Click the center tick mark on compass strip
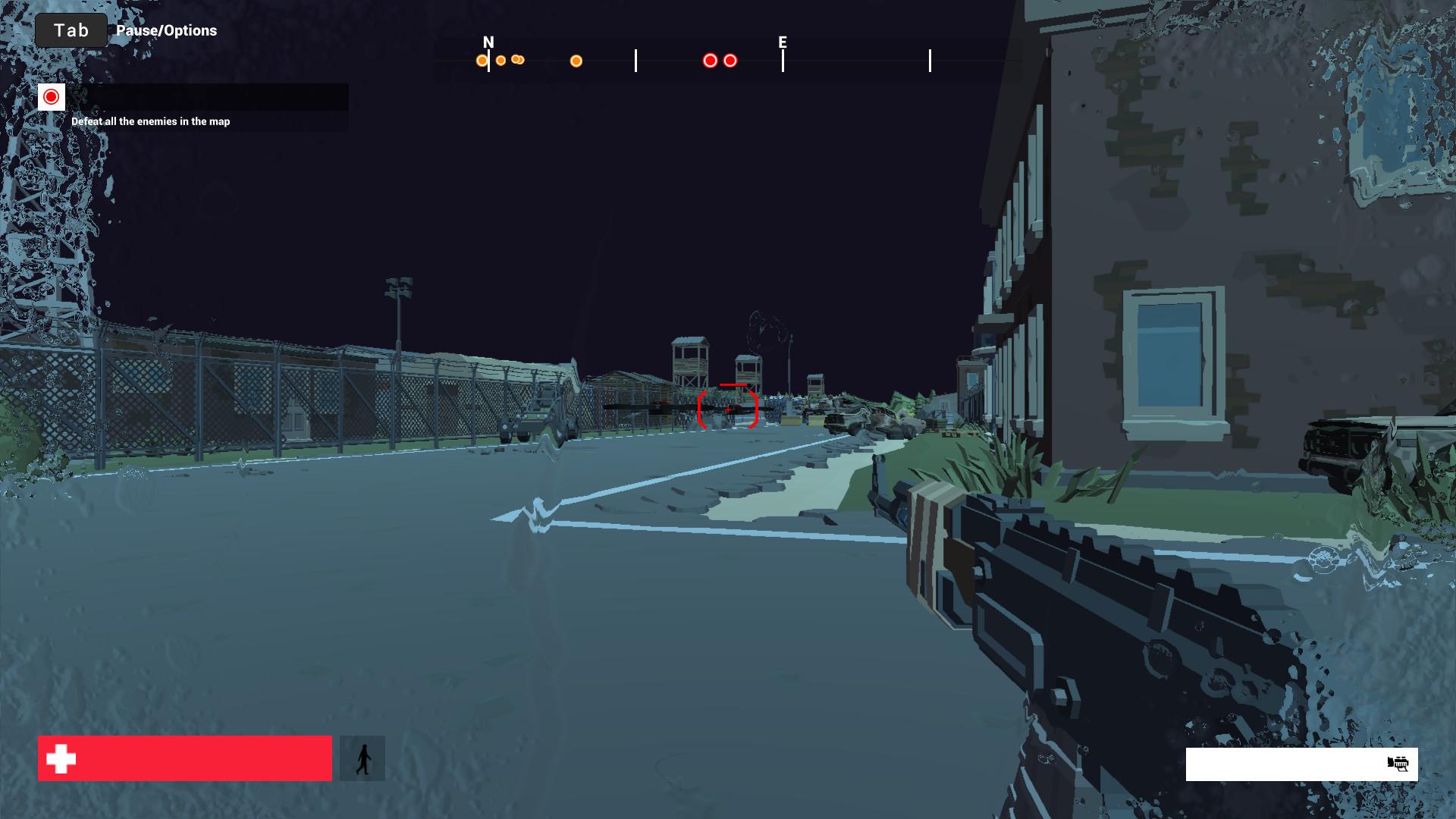Image resolution: width=1456 pixels, height=819 pixels. [x=635, y=59]
